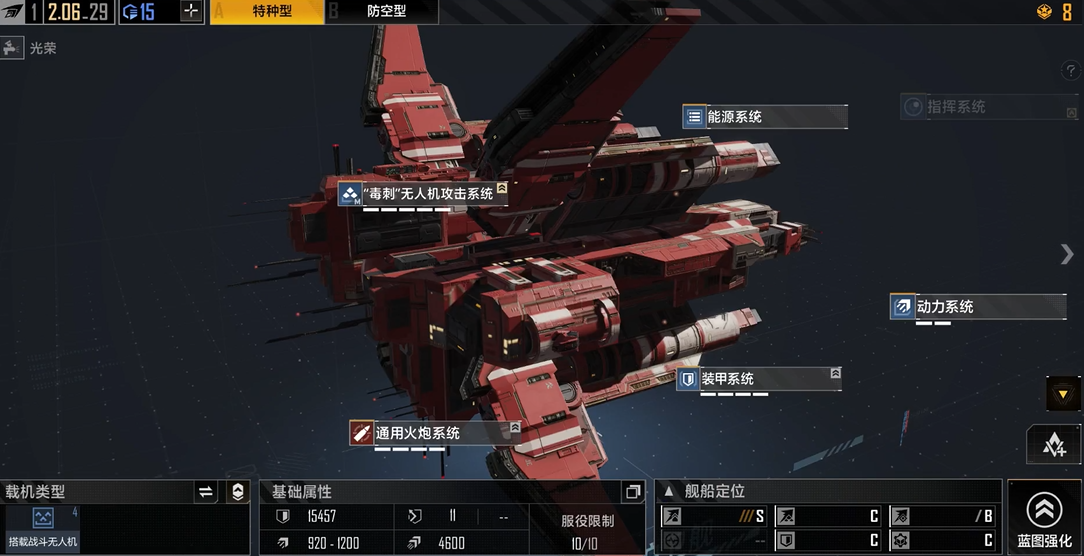Click the yellow down-triangle dropdown button
The height and width of the screenshot is (556, 1084).
click(x=1062, y=393)
